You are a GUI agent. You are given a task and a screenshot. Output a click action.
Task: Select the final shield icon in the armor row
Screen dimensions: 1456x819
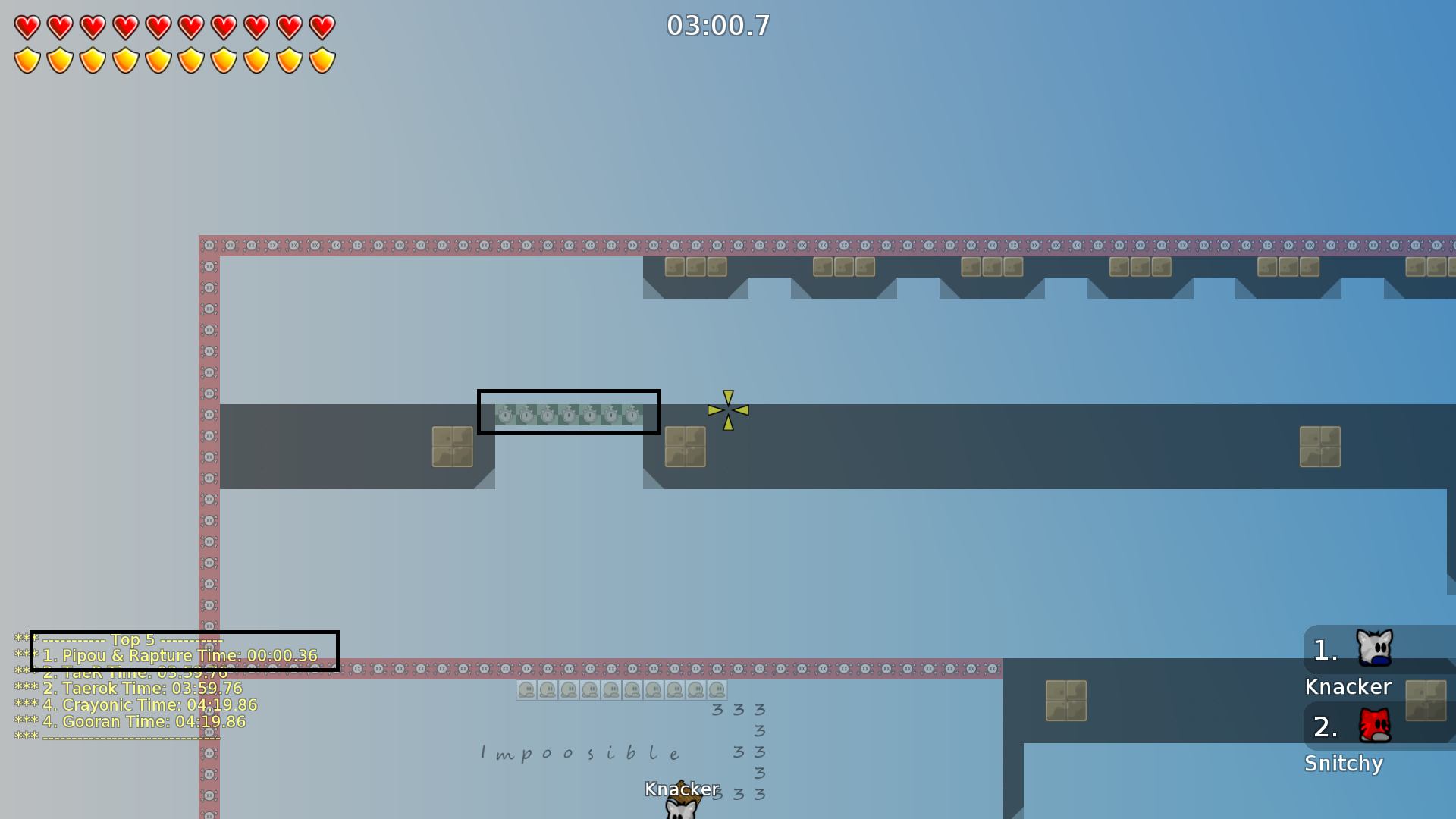(322, 59)
